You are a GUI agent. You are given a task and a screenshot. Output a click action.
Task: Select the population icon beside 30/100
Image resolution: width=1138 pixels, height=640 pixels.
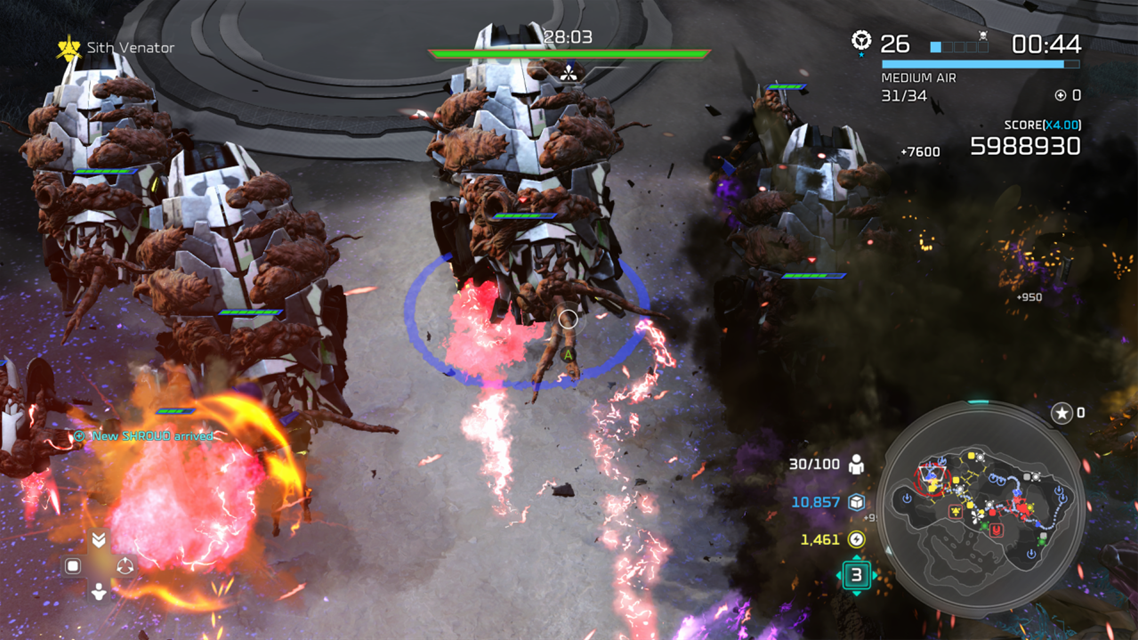[857, 465]
